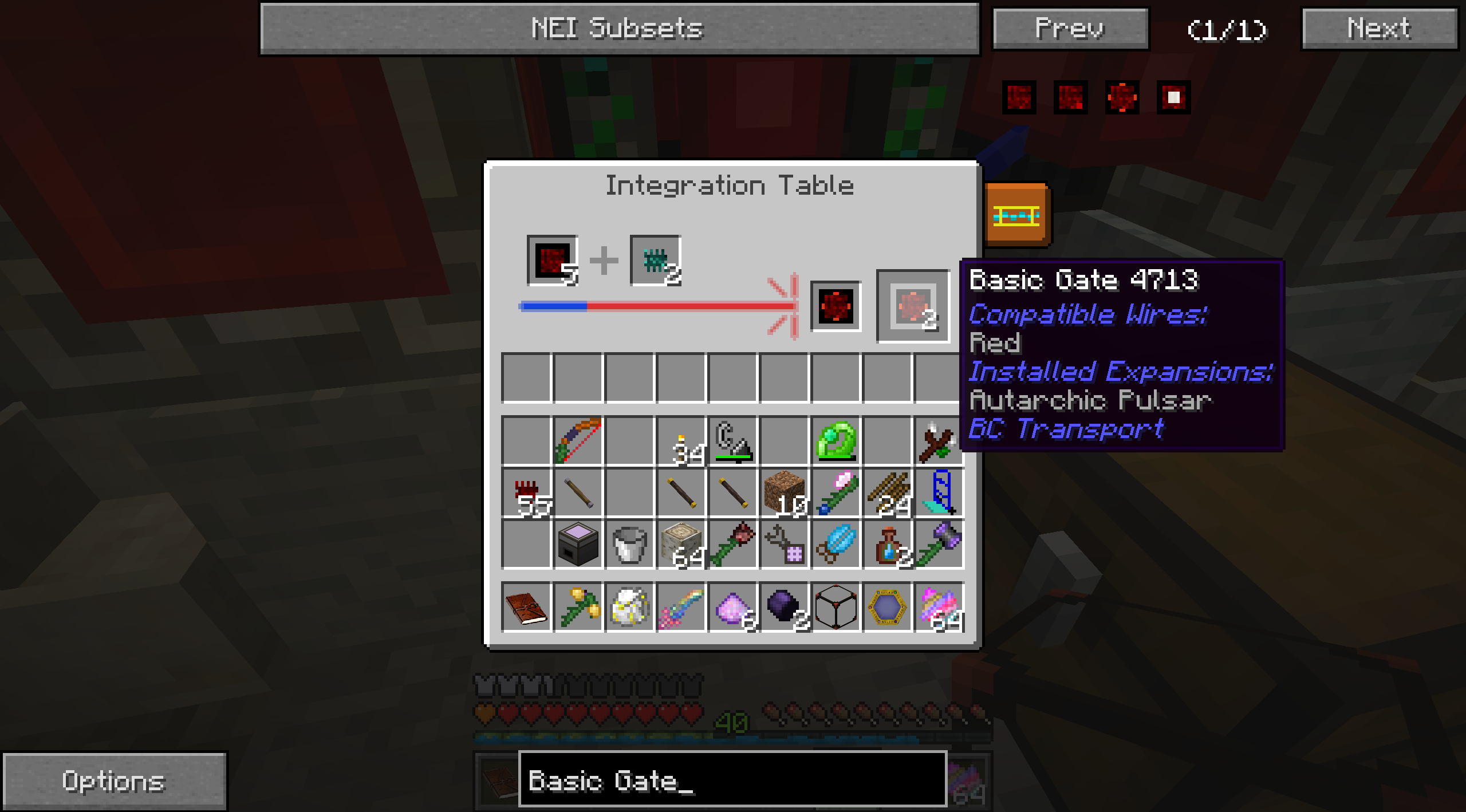Image resolution: width=1466 pixels, height=812 pixels.
Task: Select the teal chipset slot with 2 items
Action: click(655, 261)
